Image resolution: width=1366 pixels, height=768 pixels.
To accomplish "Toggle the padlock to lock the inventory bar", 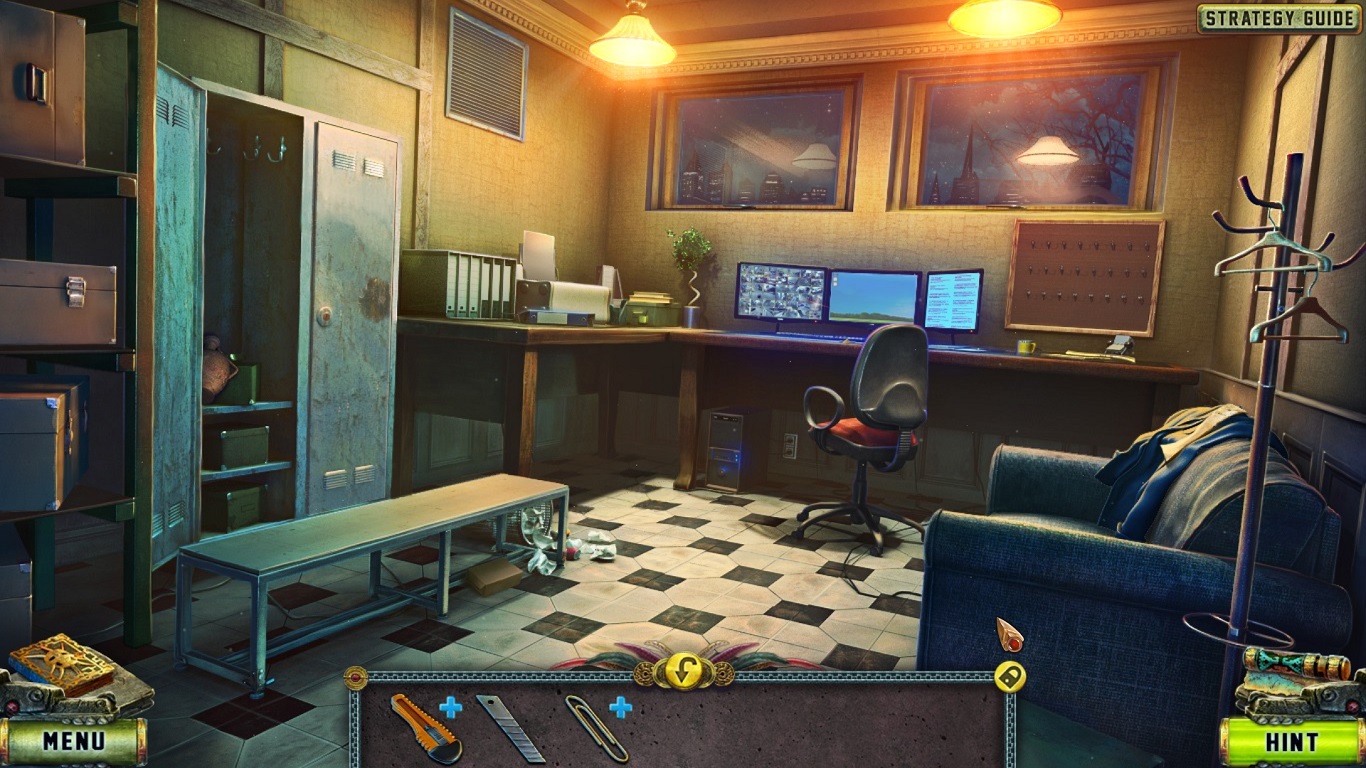I will 1012,677.
